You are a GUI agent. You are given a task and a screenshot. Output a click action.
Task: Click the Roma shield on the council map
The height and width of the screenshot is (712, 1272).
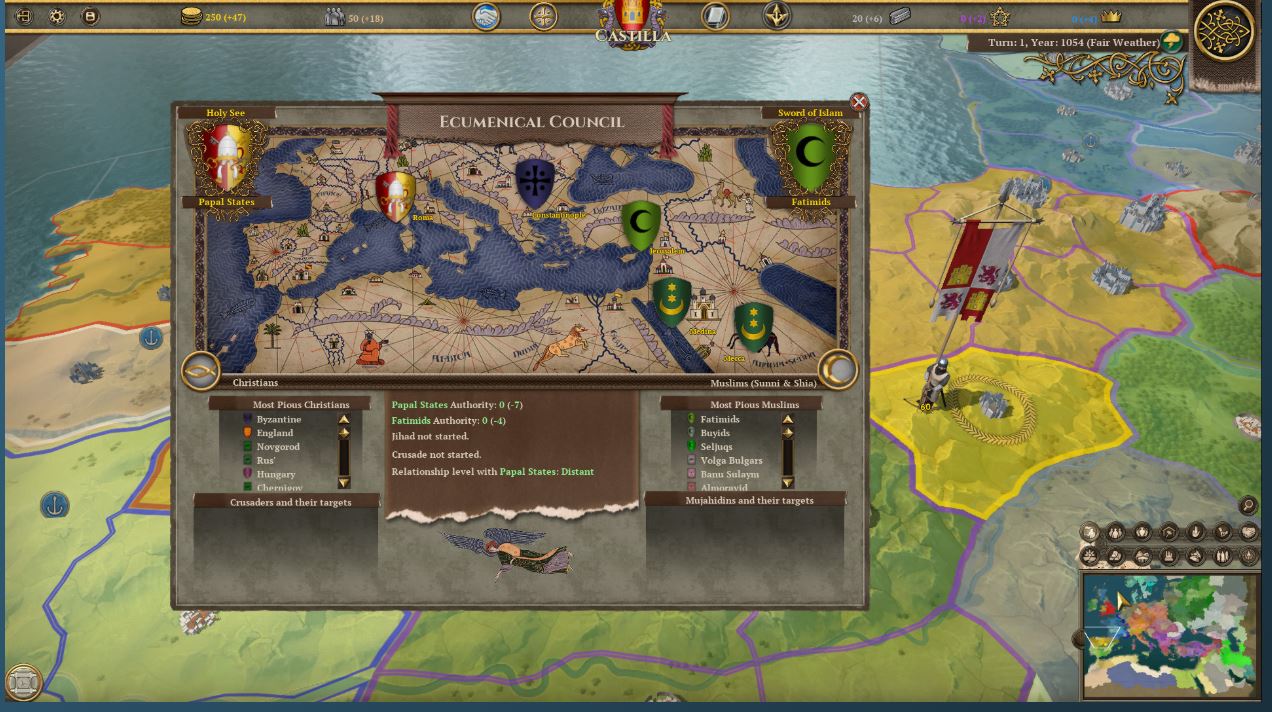click(x=394, y=196)
